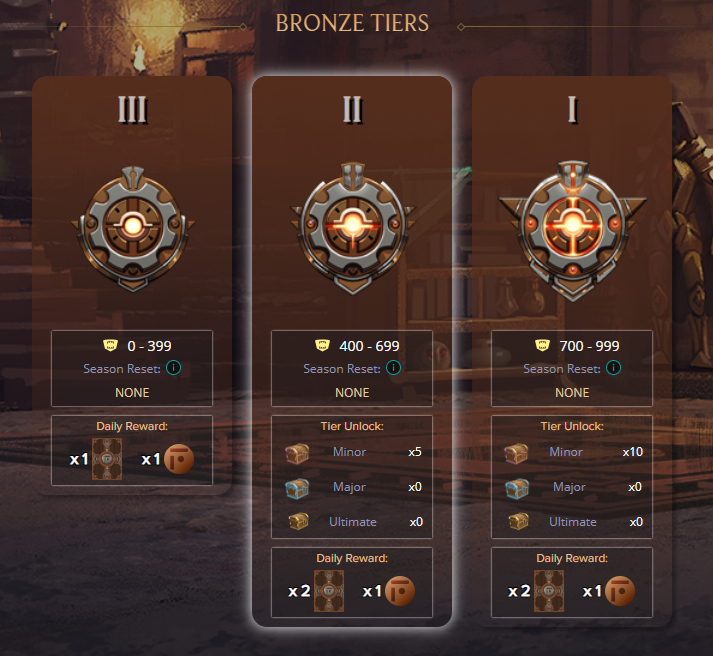Select the Bronze III tier badge
The height and width of the screenshot is (656, 713).
pos(132,223)
